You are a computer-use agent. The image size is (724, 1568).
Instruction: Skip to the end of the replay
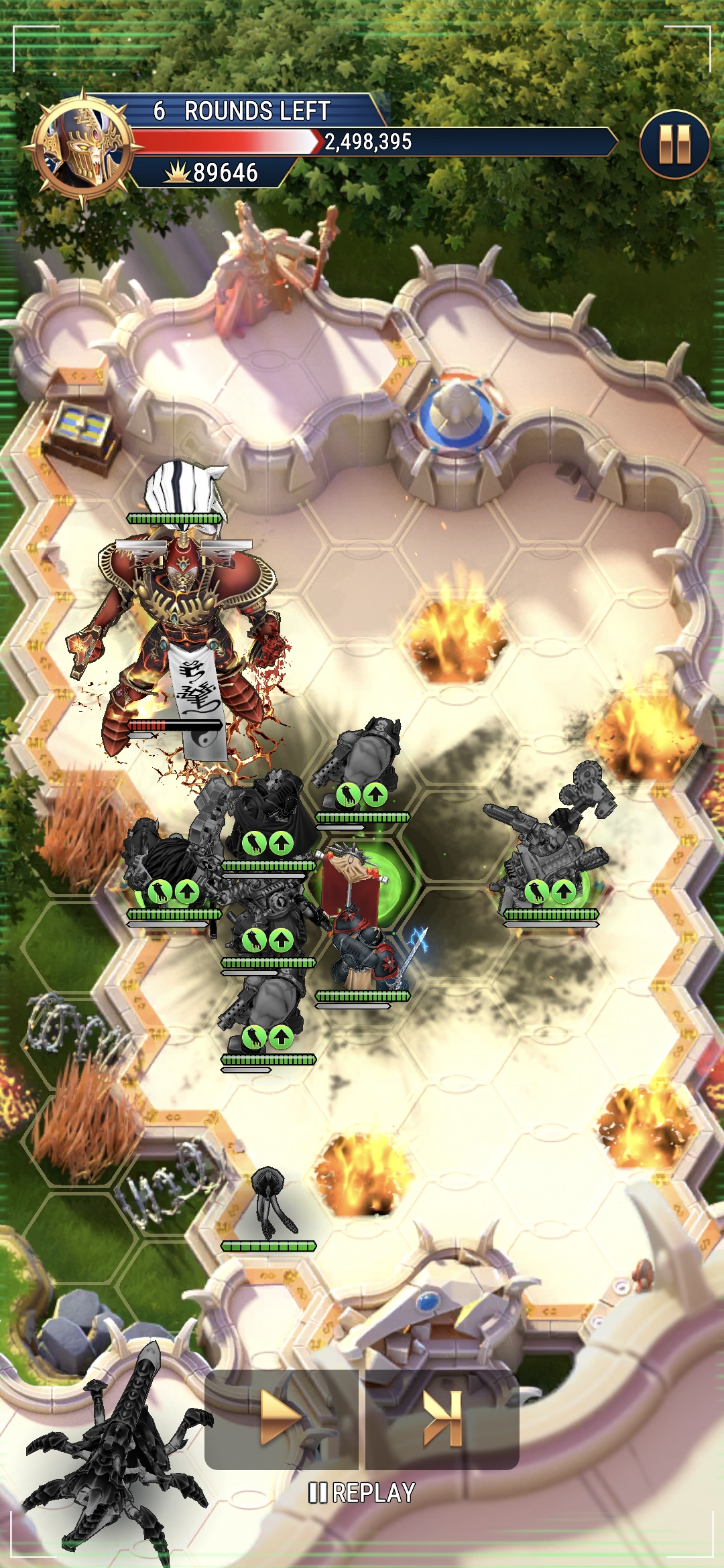(442, 1418)
